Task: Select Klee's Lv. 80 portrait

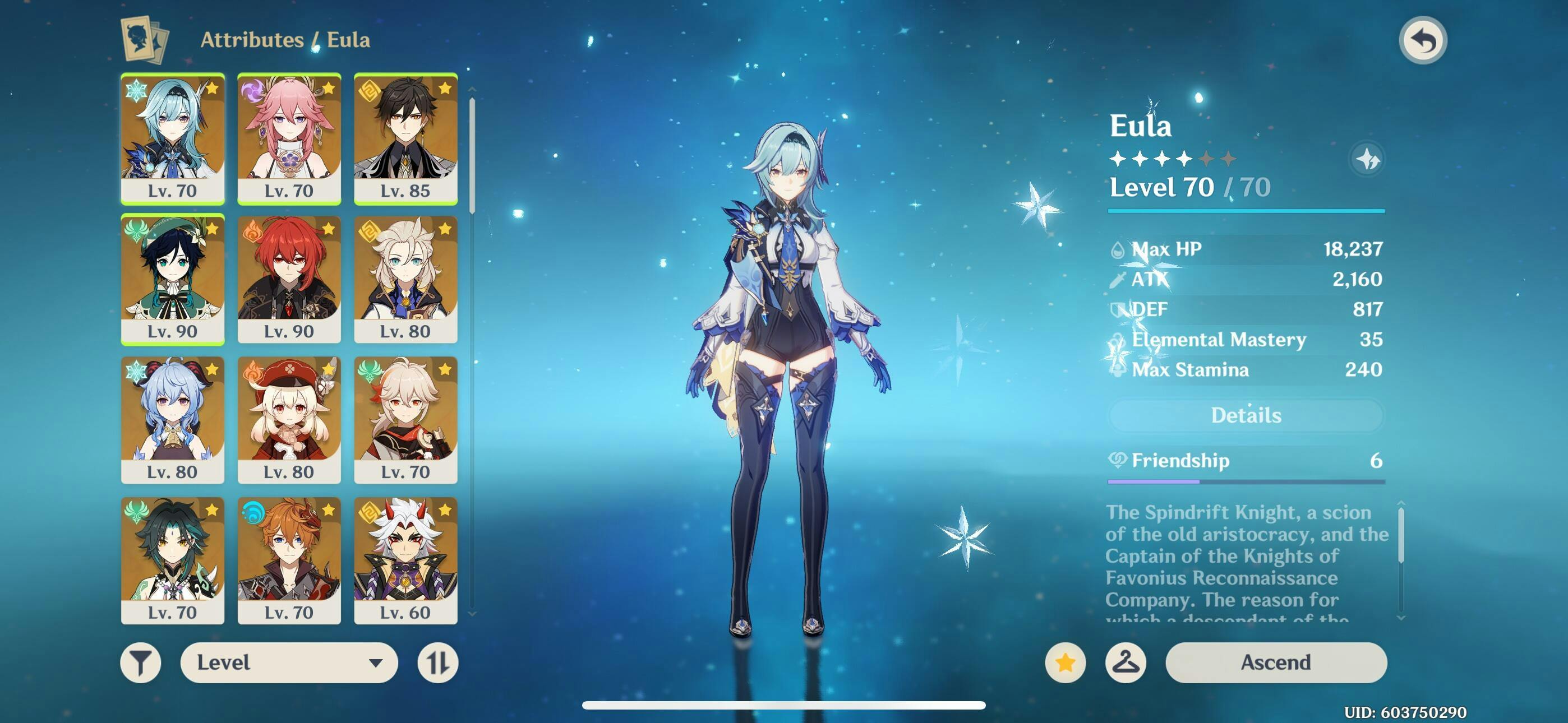Action: point(289,420)
